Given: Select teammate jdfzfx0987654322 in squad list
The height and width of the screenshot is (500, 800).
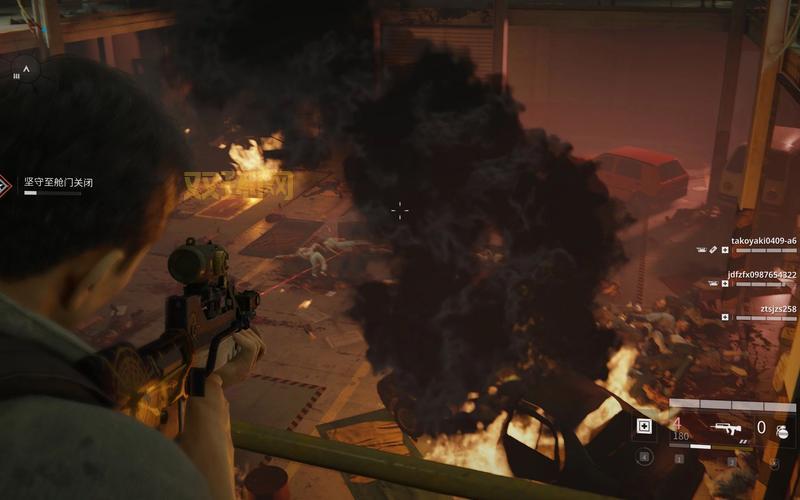Looking at the screenshot, I should click(762, 274).
